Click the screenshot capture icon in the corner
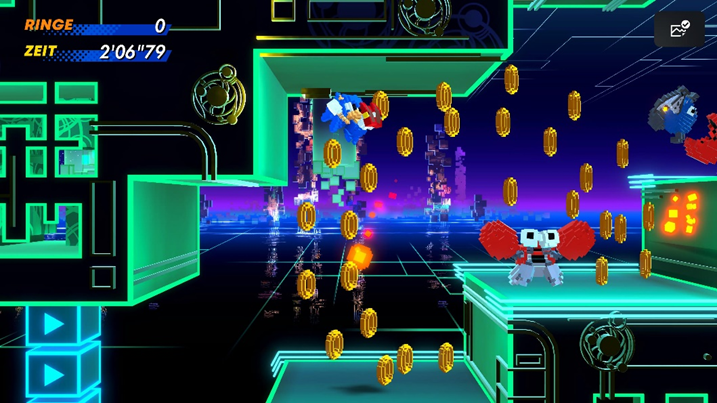Viewport: 717px width, 403px height. coord(679,30)
